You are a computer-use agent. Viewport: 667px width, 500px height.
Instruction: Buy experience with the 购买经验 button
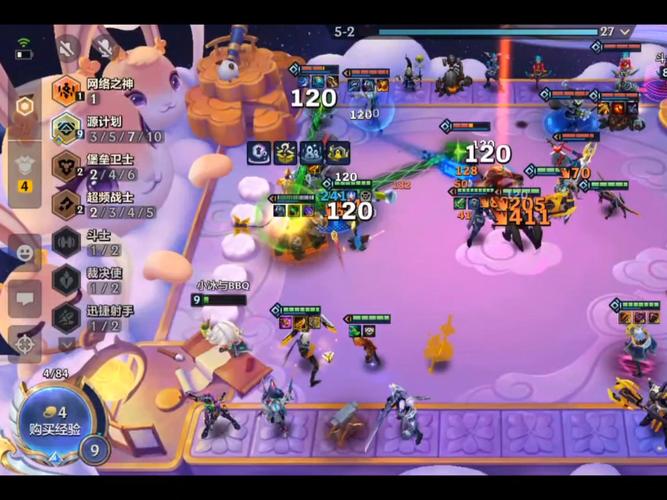(x=48, y=421)
